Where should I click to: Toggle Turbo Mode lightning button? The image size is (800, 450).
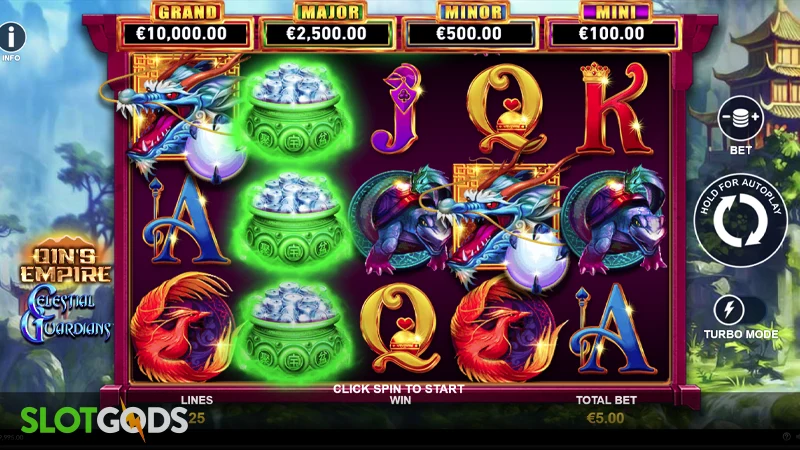(741, 309)
